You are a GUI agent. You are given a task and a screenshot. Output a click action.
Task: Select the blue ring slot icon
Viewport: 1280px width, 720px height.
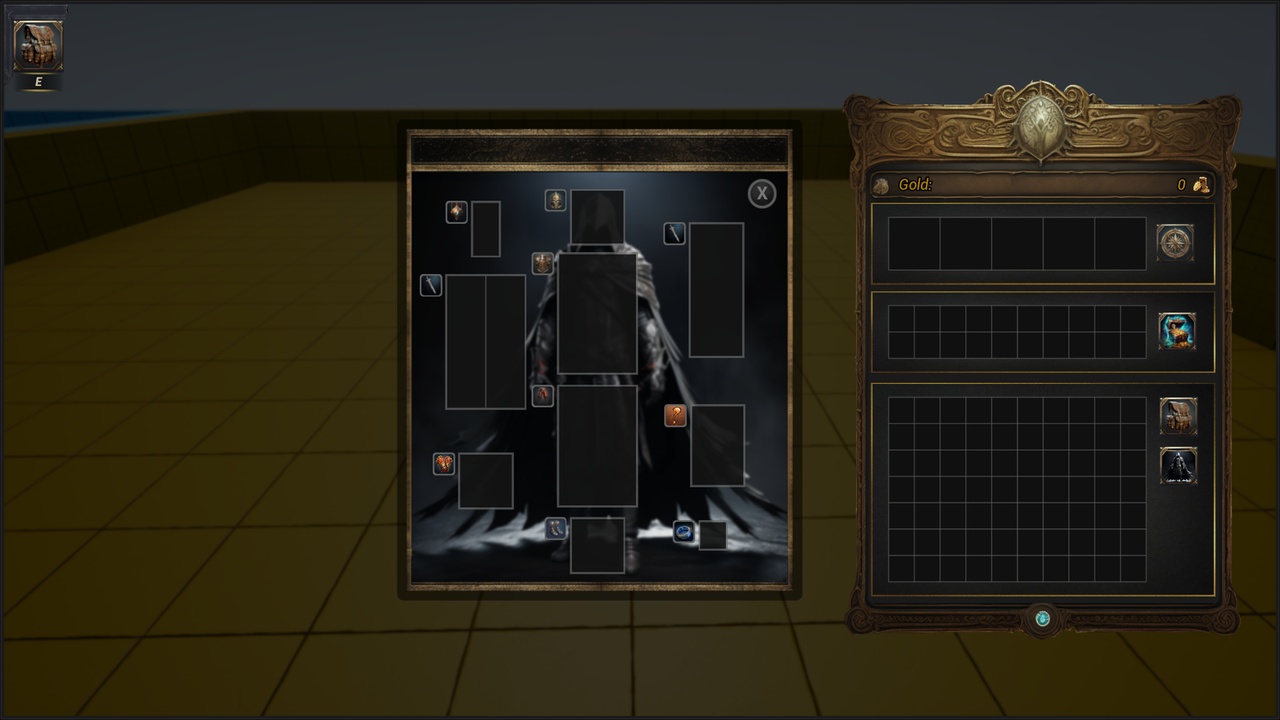tap(684, 532)
